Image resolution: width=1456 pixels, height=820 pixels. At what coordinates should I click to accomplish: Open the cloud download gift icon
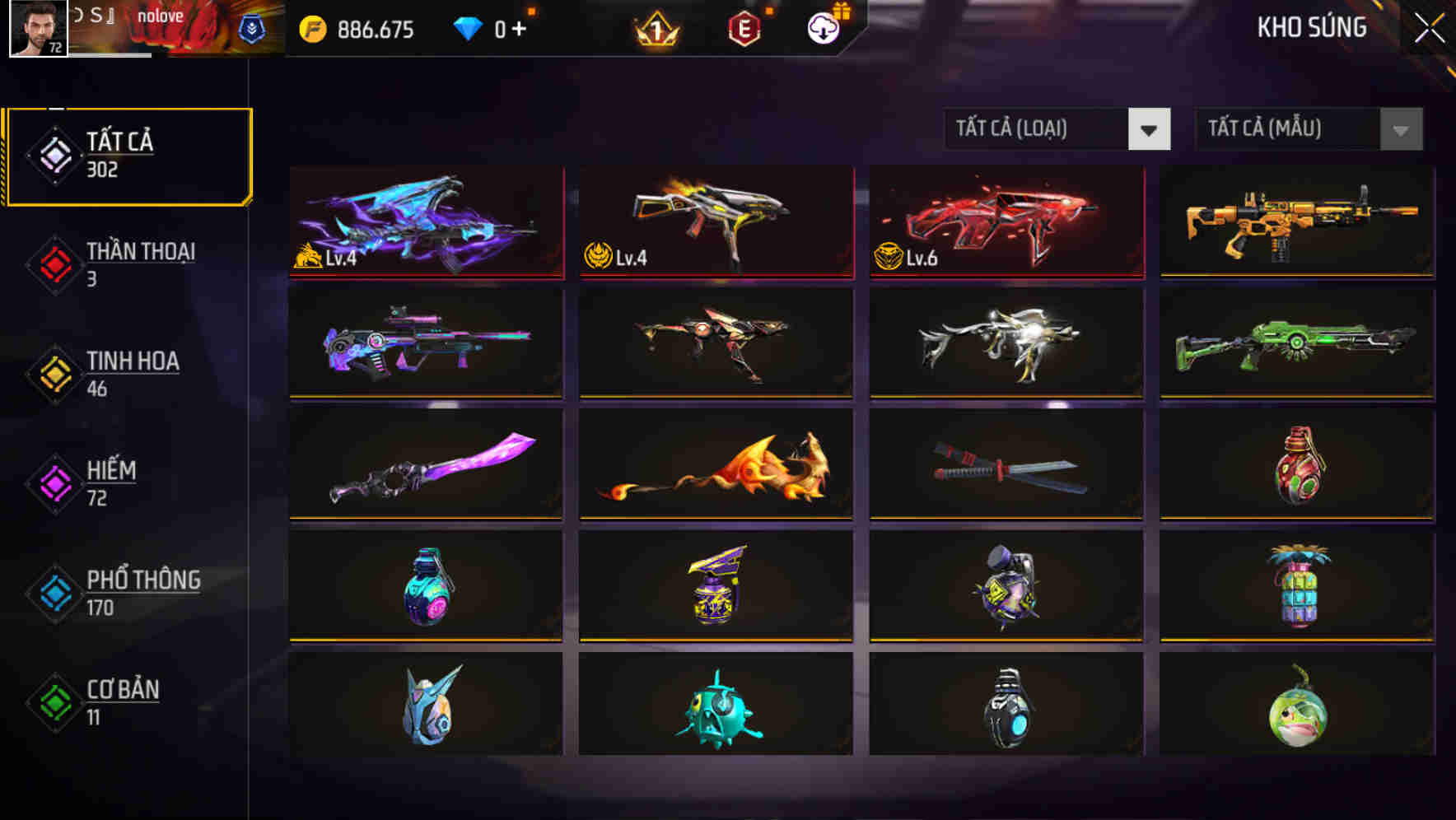tap(824, 27)
